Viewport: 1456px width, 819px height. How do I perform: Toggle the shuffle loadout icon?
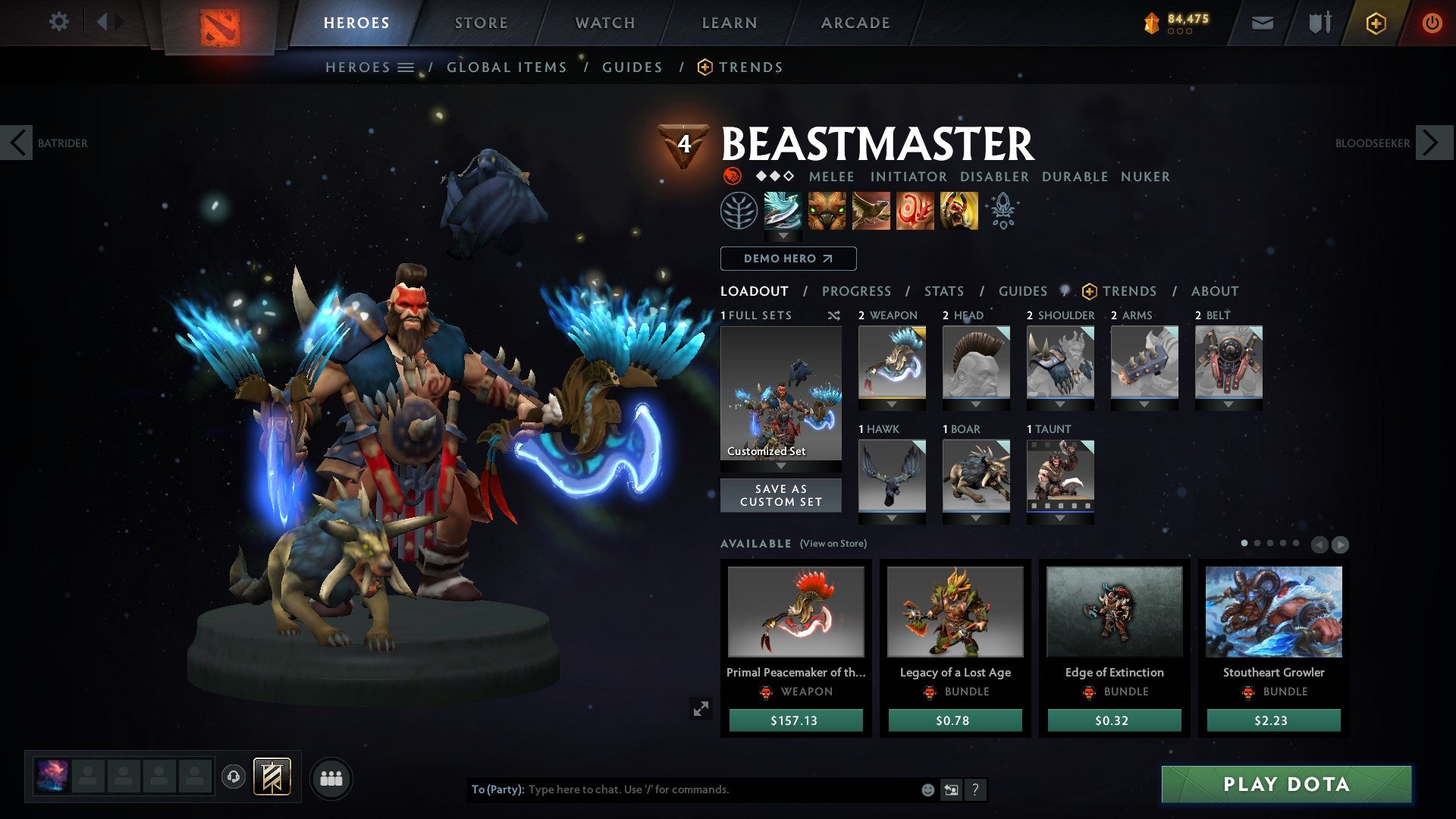tap(834, 315)
